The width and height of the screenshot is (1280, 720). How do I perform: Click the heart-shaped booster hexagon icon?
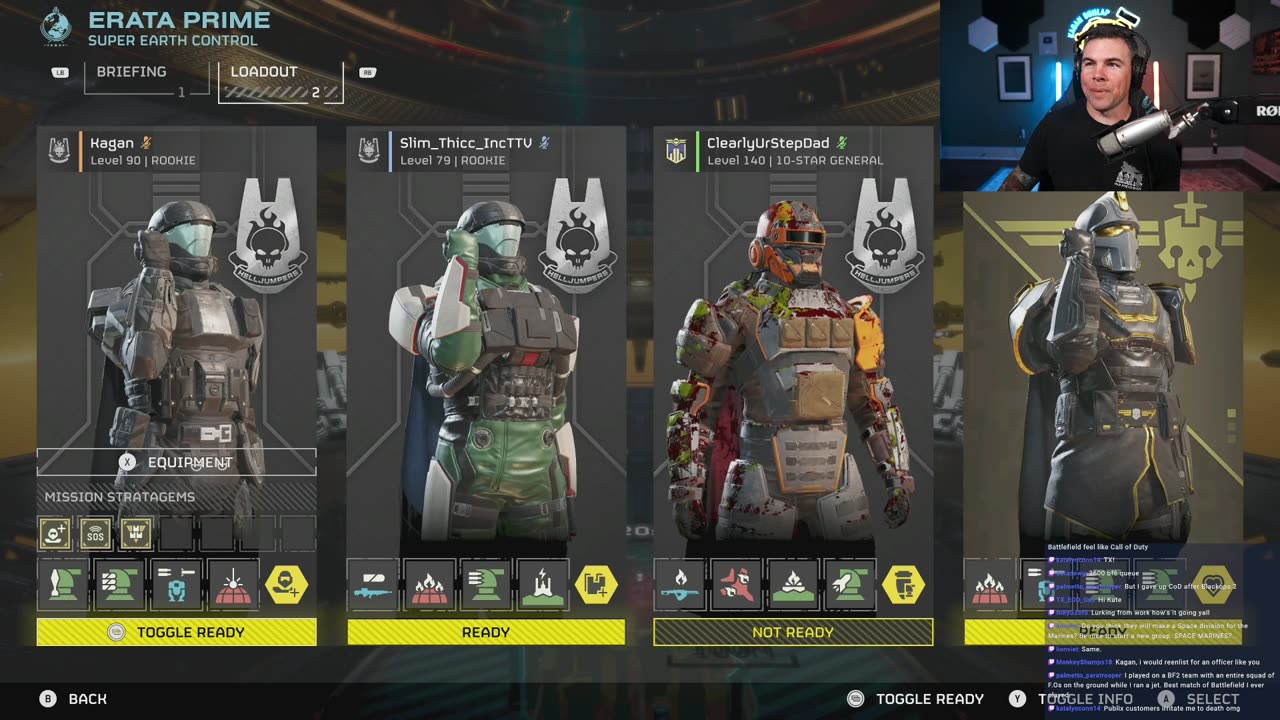click(1212, 585)
